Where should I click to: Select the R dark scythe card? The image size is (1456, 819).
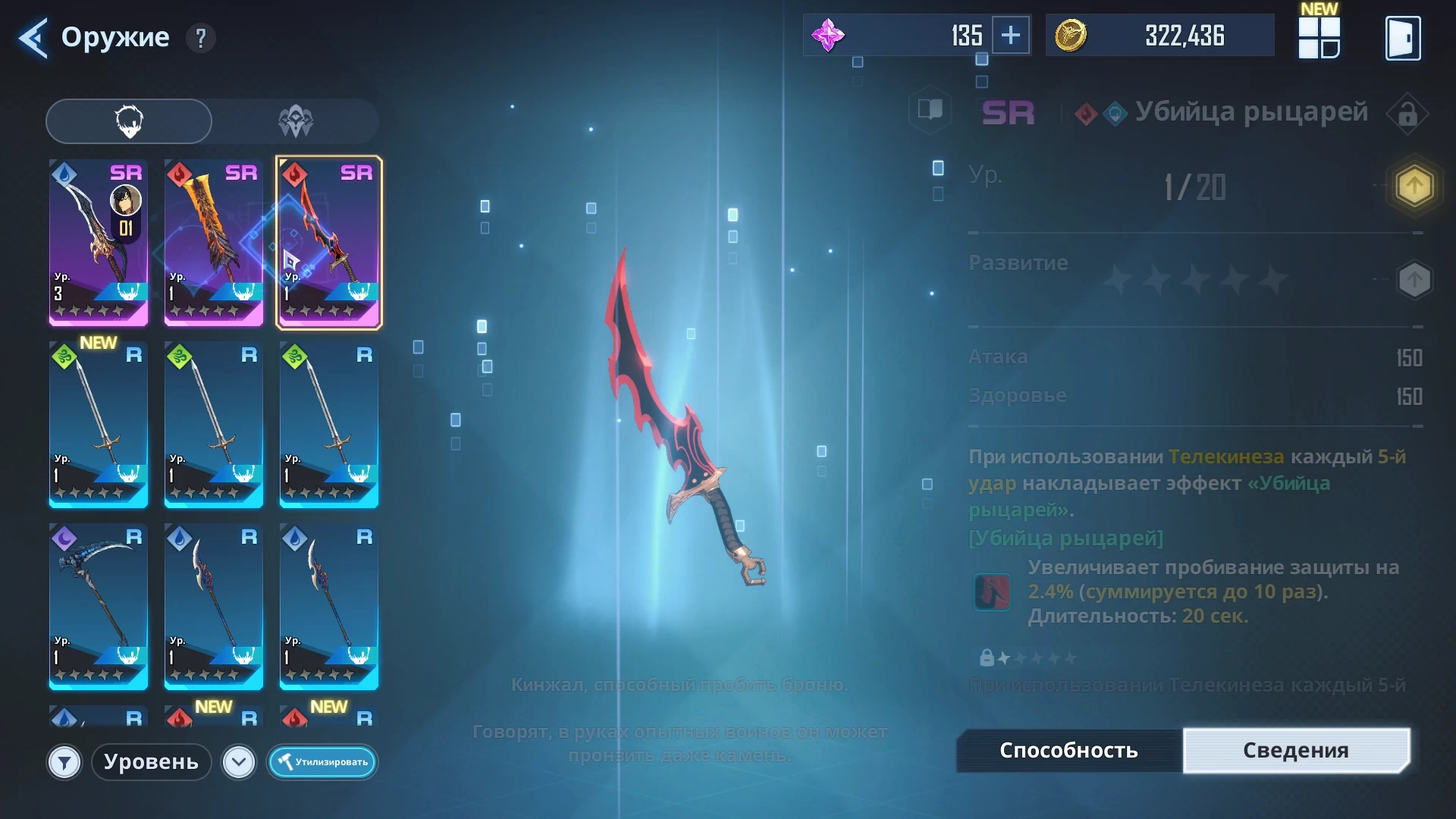click(99, 607)
